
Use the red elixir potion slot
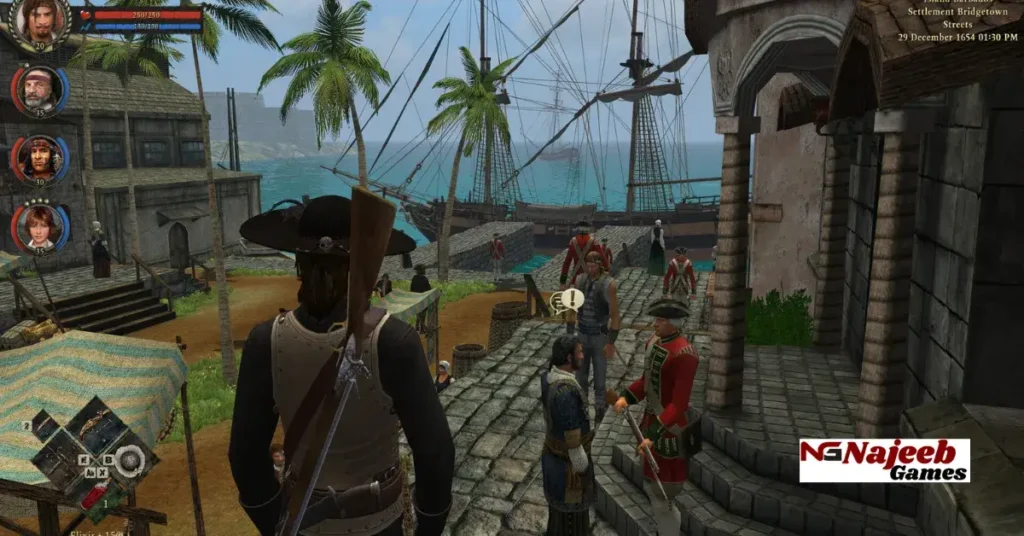pyautogui.click(x=92, y=495)
